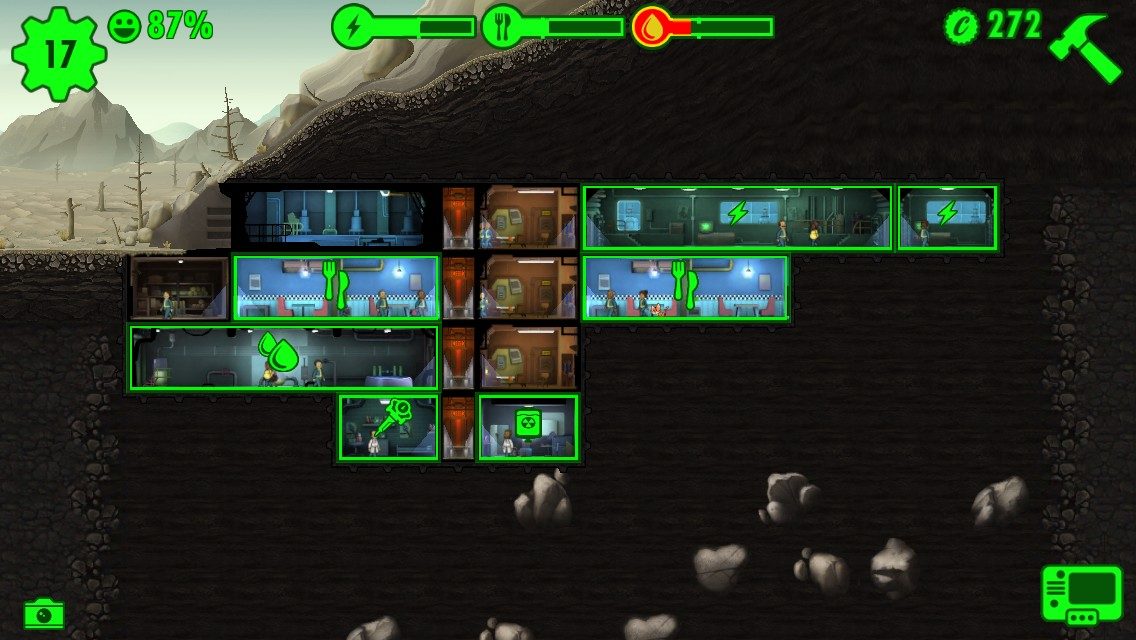The height and width of the screenshot is (640, 1136).
Task: Open build mode with the hammer icon
Action: point(1086,47)
